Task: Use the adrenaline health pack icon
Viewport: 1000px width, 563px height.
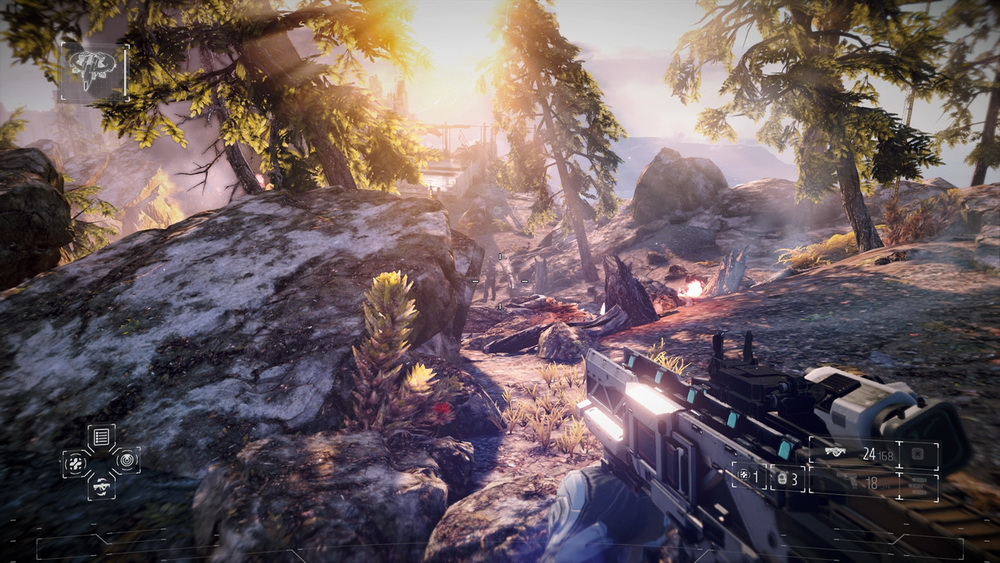Action: (77, 461)
